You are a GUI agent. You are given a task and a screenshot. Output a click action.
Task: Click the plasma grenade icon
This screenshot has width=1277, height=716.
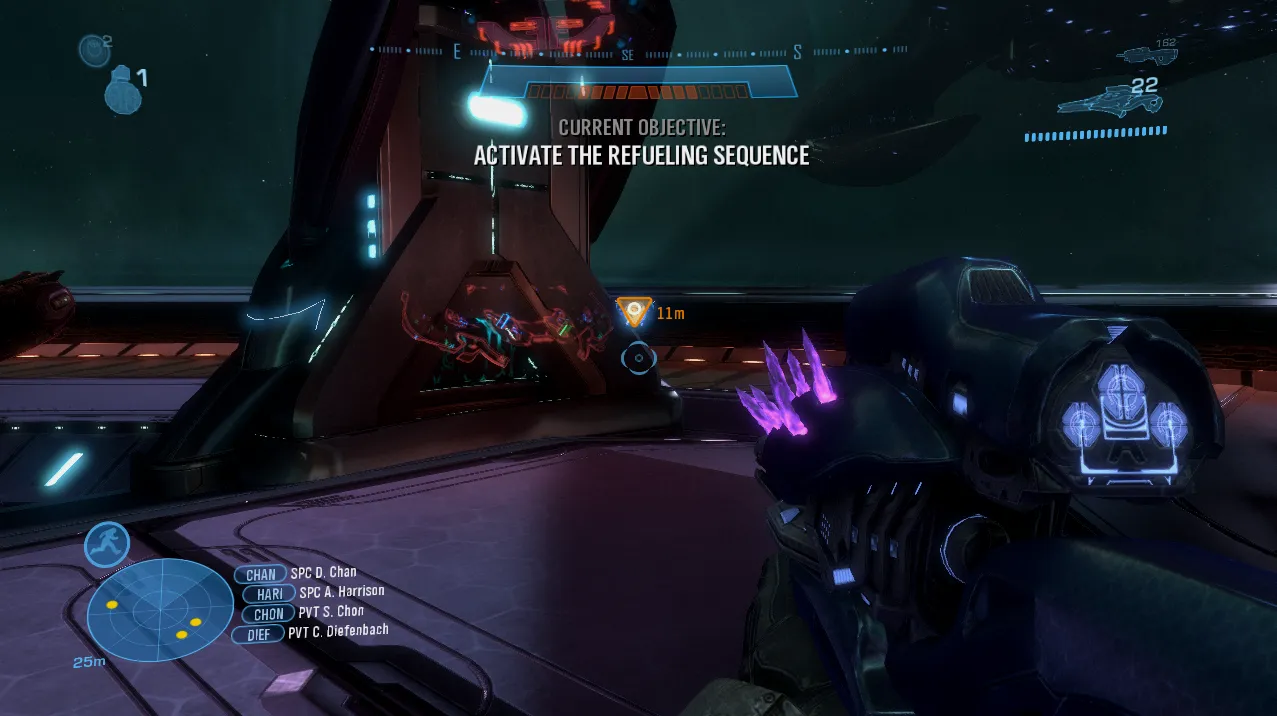coord(93,49)
